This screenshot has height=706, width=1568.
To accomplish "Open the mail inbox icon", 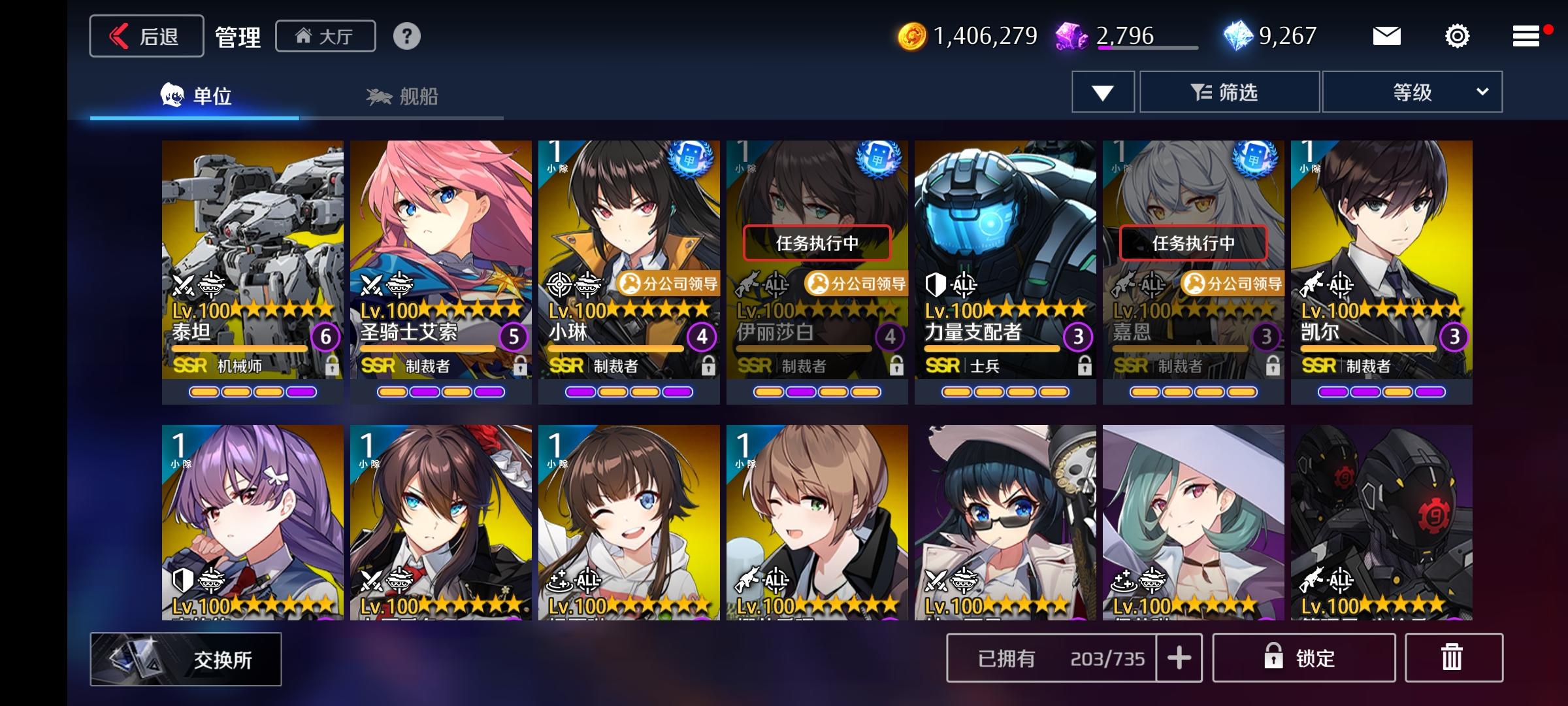I will [1388, 36].
